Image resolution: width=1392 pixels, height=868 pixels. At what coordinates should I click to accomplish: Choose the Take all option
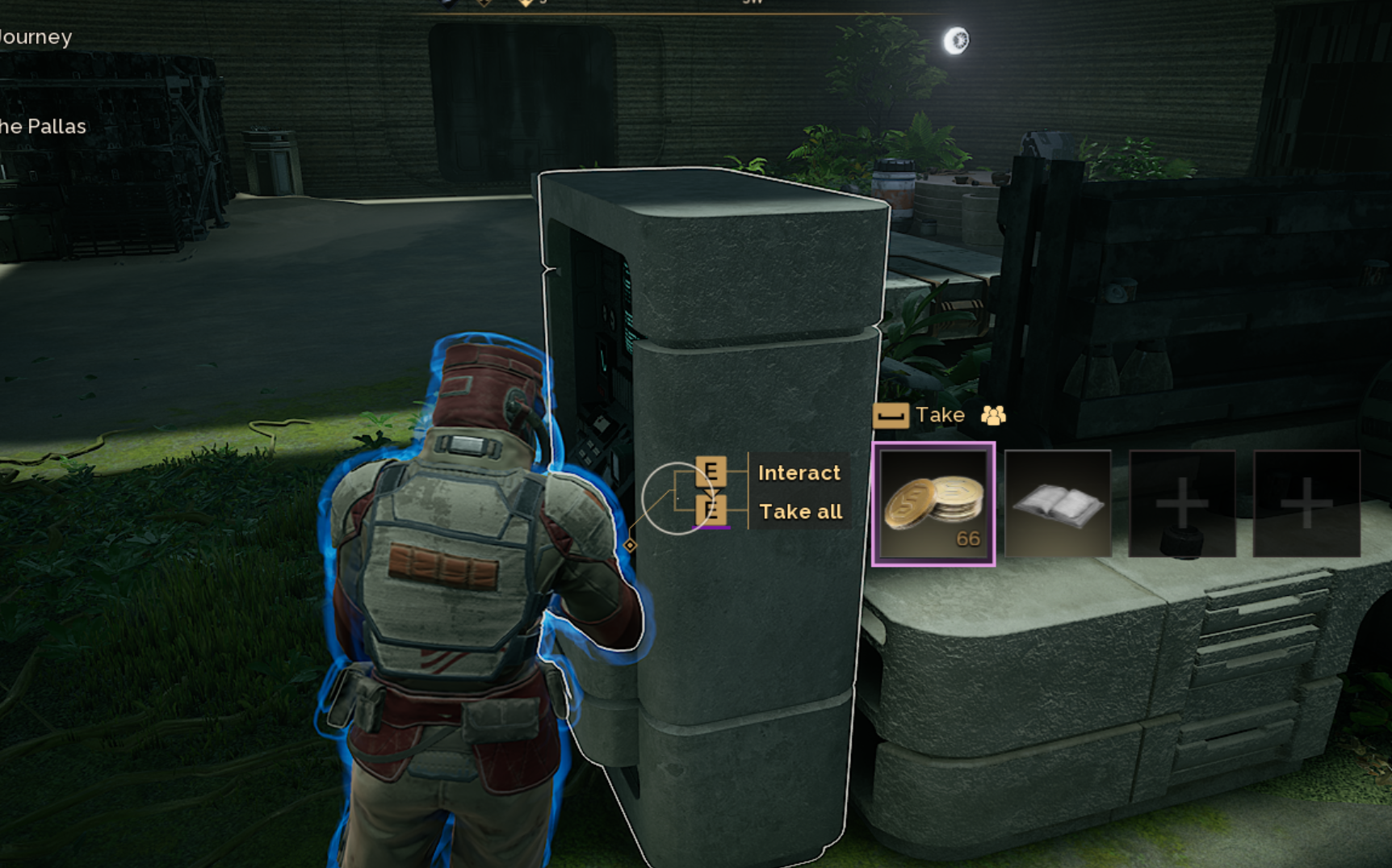(x=800, y=512)
